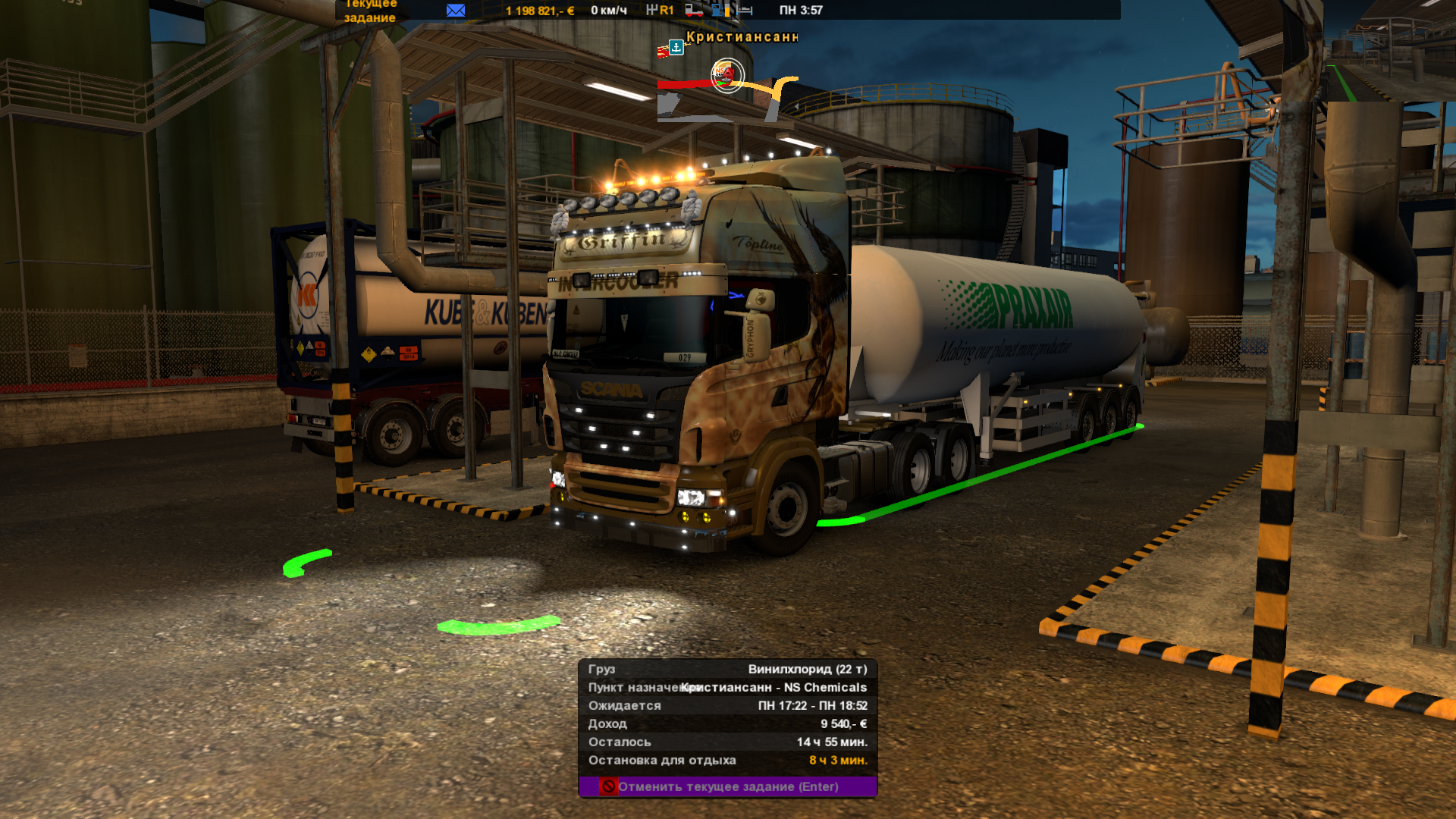Click the fuel pump indicator icon
The width and height of the screenshot is (1456, 819).
717,11
